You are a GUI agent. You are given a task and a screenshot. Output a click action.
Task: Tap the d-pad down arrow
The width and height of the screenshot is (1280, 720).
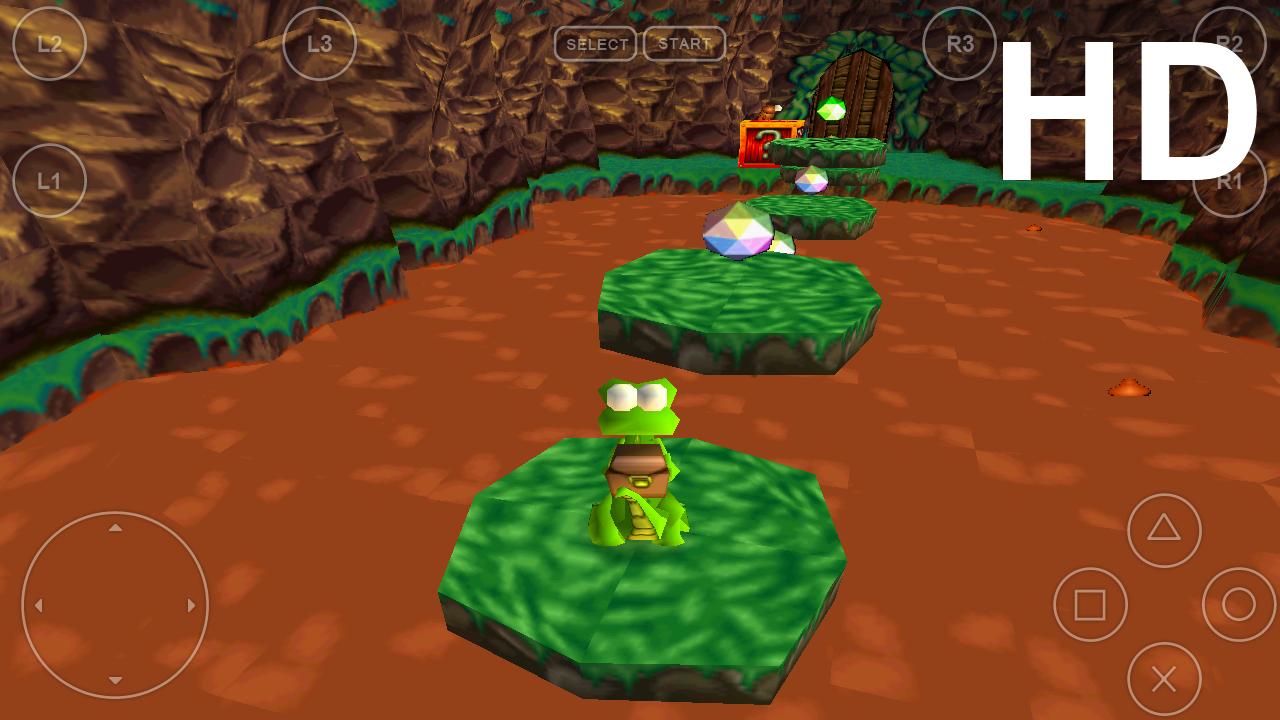[x=115, y=681]
